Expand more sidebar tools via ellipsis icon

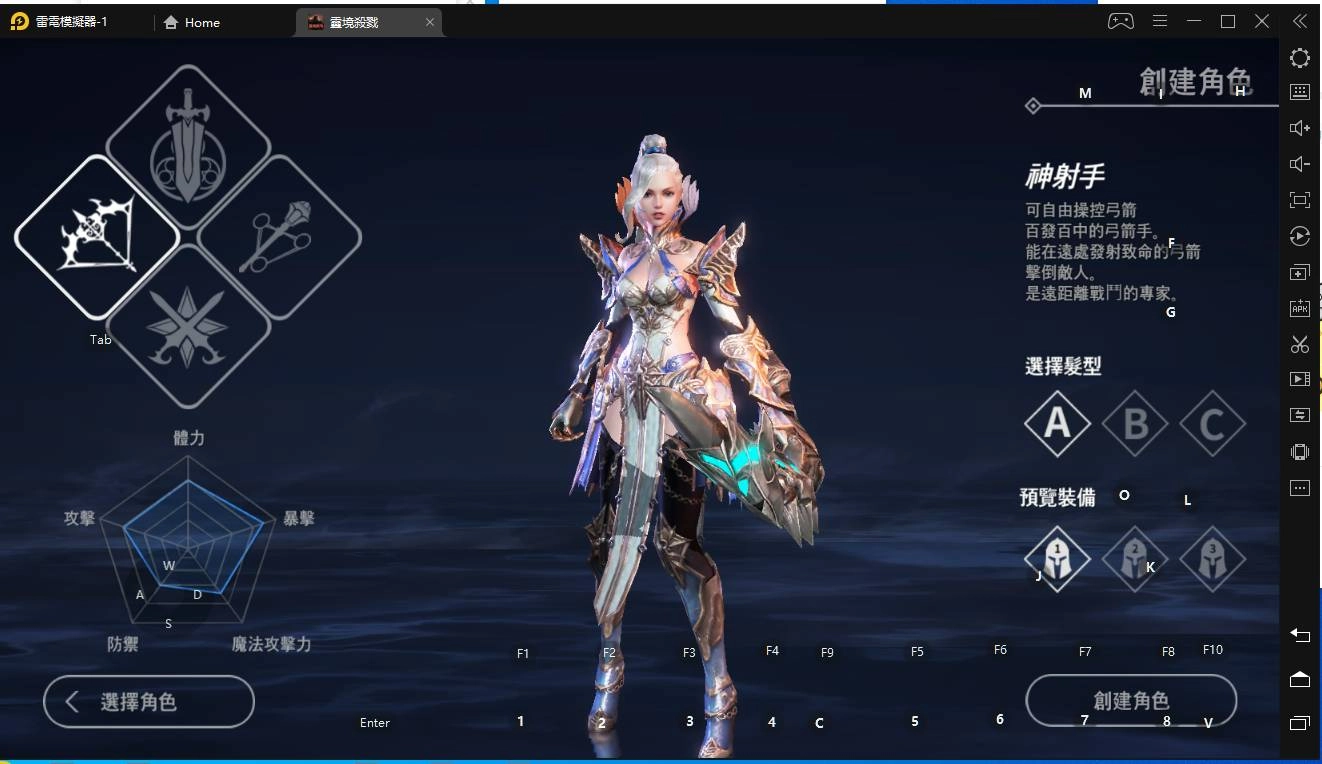(1299, 487)
